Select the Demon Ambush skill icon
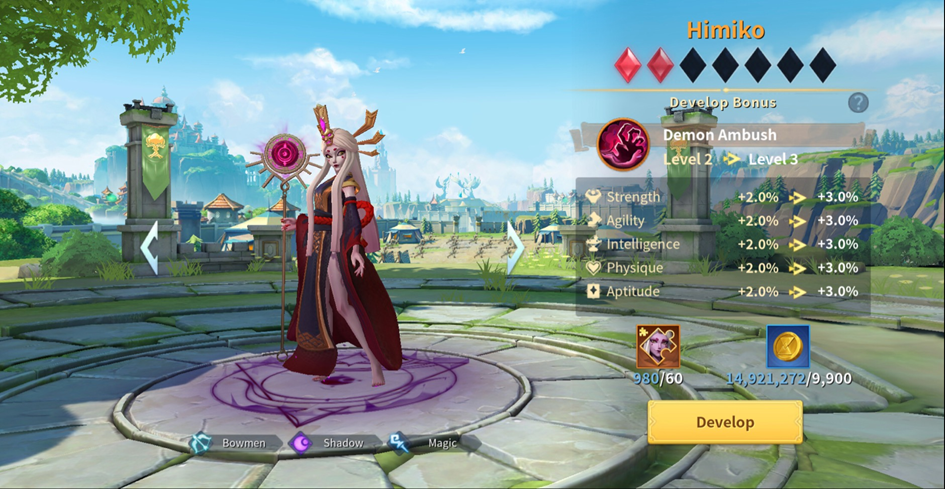Image resolution: width=945 pixels, height=489 pixels. [x=622, y=145]
